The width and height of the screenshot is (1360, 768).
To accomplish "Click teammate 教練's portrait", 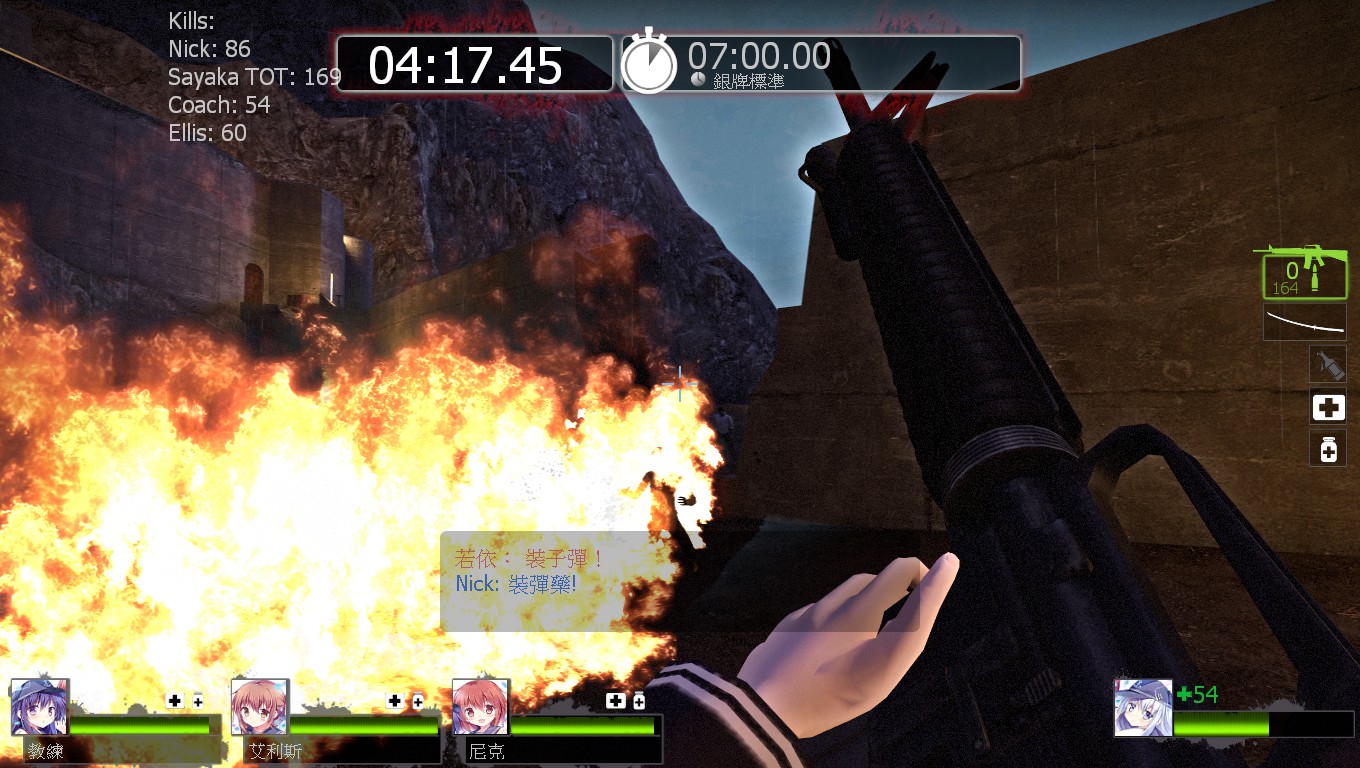I will tap(40, 707).
